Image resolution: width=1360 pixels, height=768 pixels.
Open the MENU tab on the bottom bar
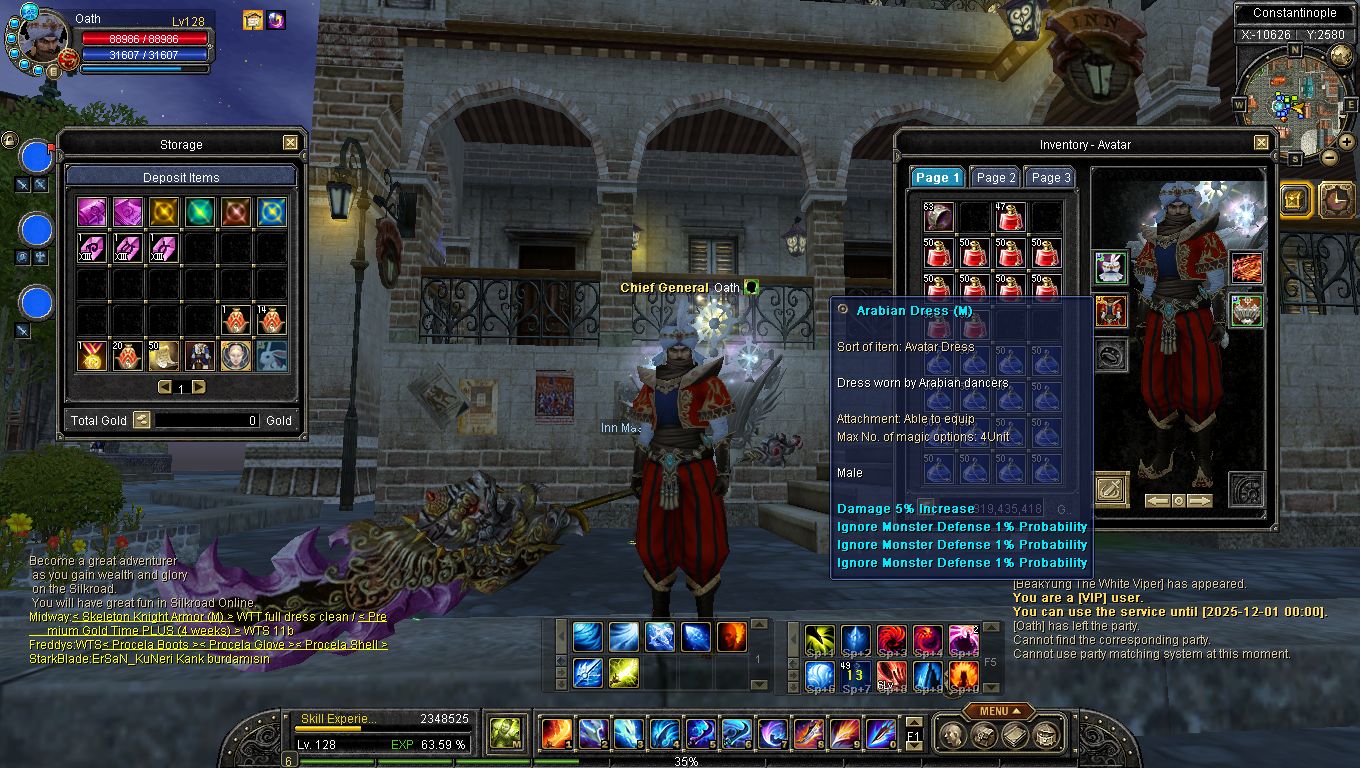click(999, 711)
